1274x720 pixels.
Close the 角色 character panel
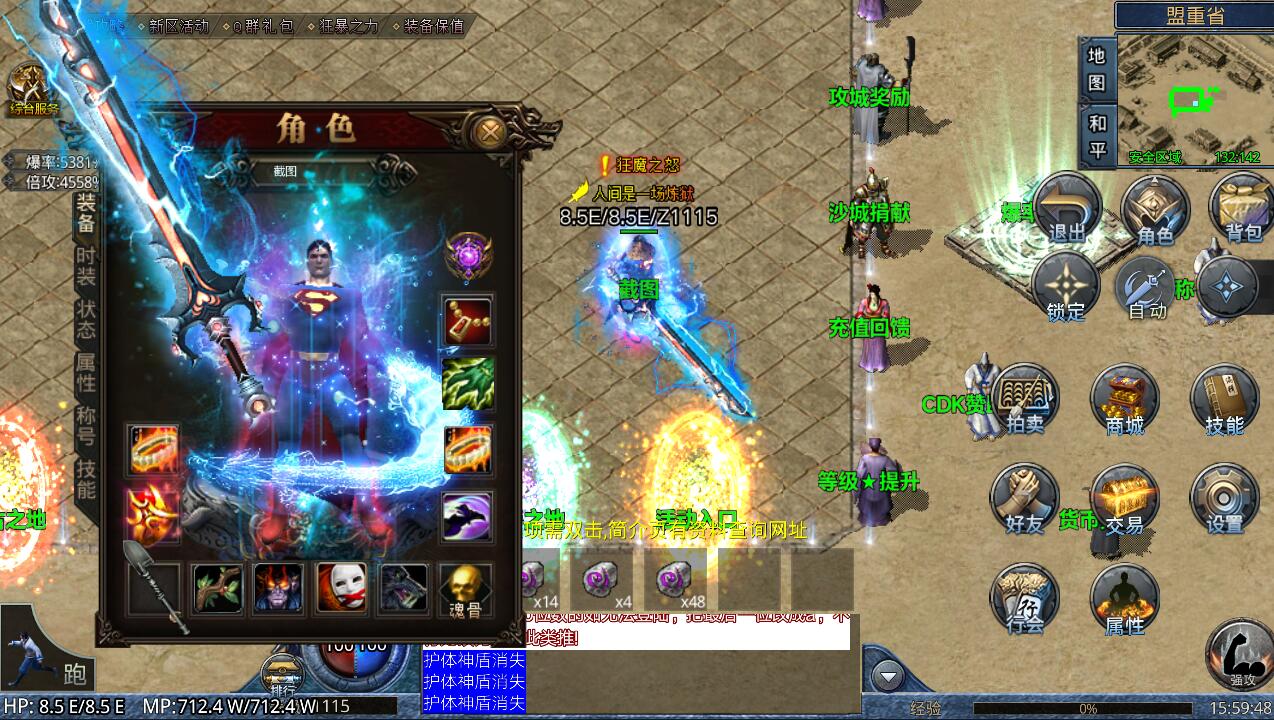pos(490,131)
